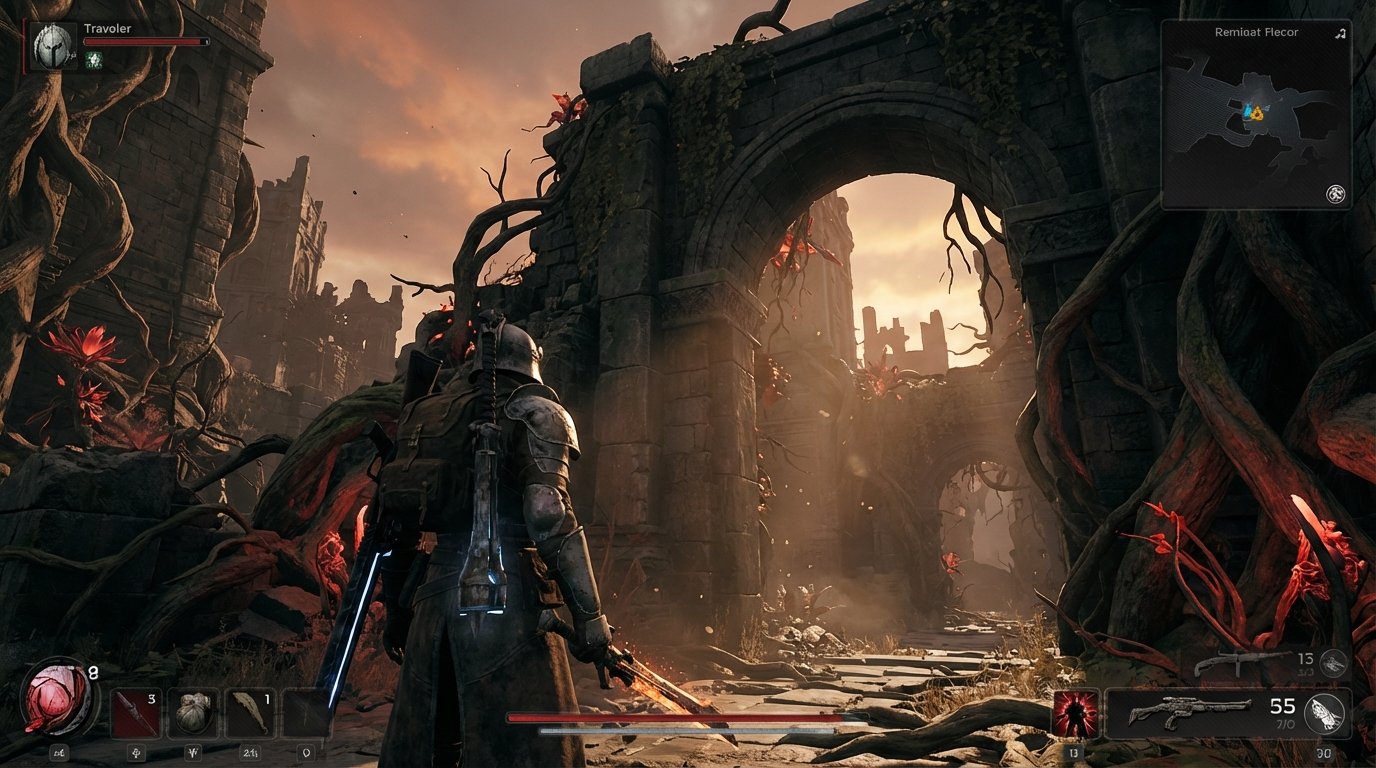Screen dimensions: 1376x768
Task: Switch to the crossbow secondary weapon icon
Action: (x=1242, y=663)
